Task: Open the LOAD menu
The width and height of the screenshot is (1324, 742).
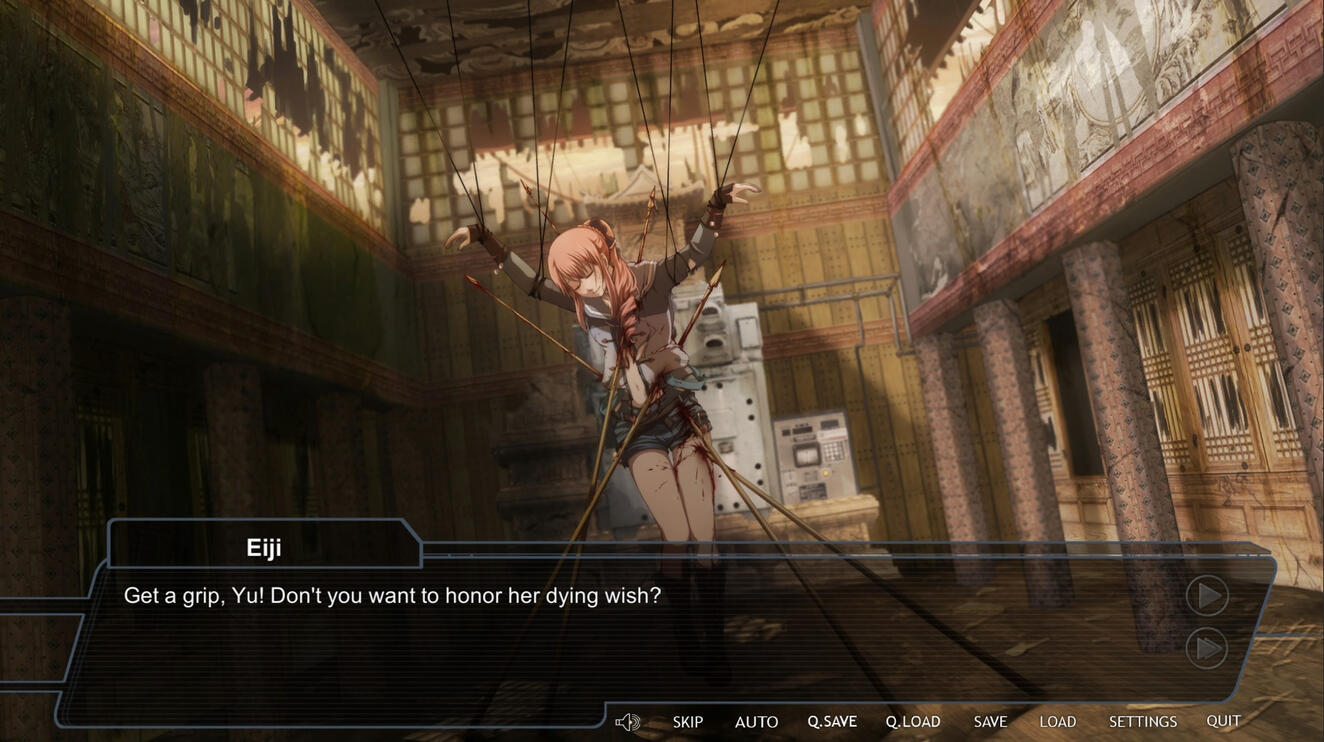Action: point(1057,721)
